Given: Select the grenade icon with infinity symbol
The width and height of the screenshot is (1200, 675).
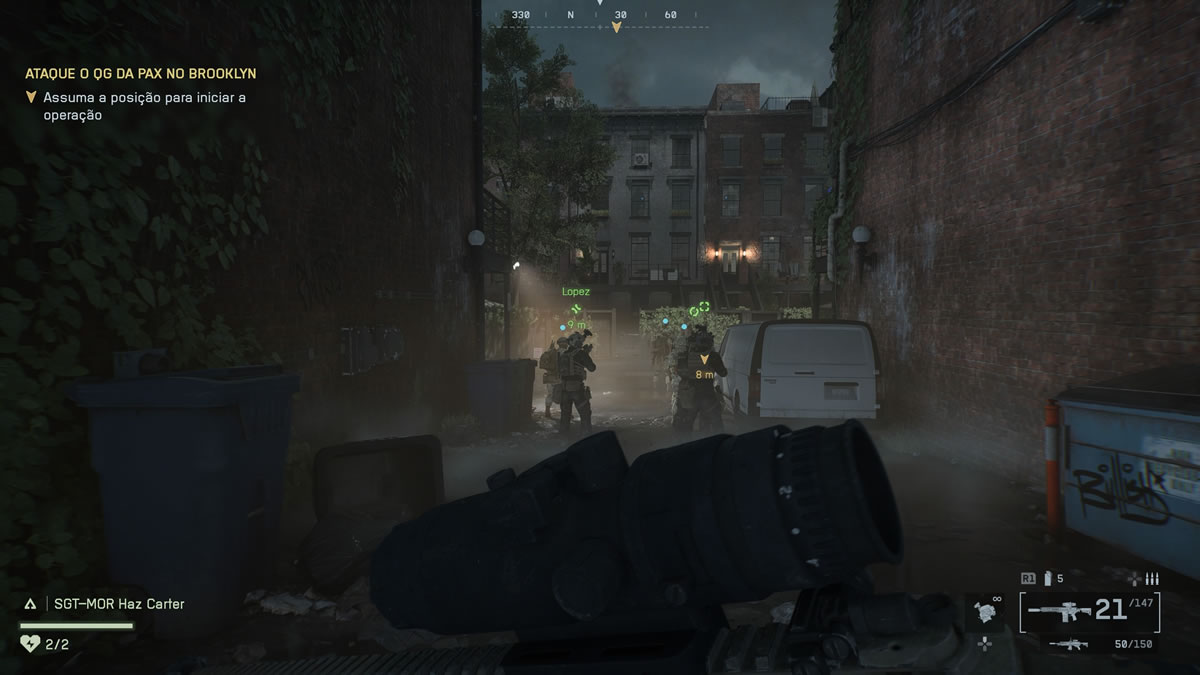Looking at the screenshot, I should click(x=986, y=609).
